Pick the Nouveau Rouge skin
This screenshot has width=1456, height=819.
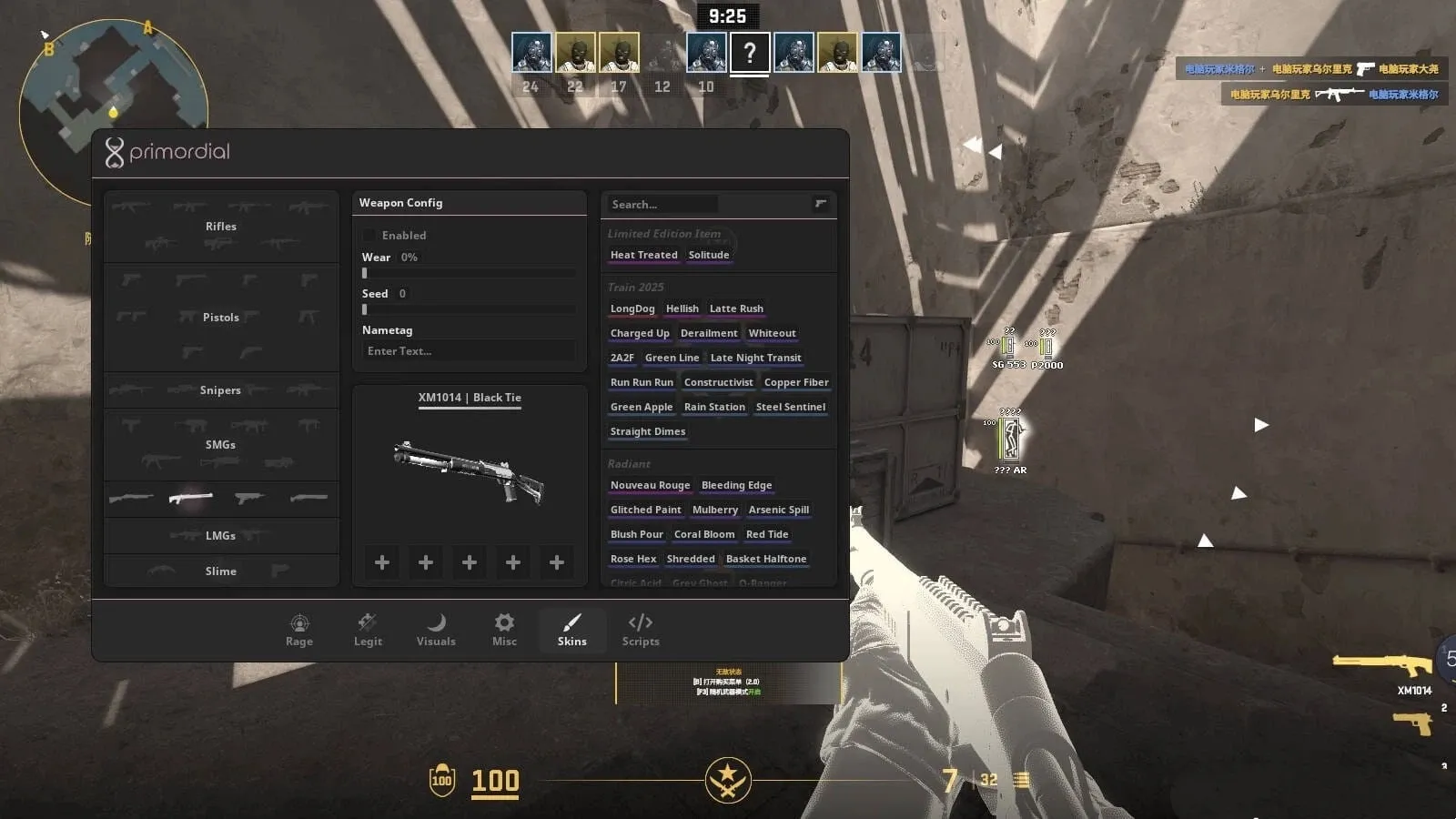pos(650,486)
